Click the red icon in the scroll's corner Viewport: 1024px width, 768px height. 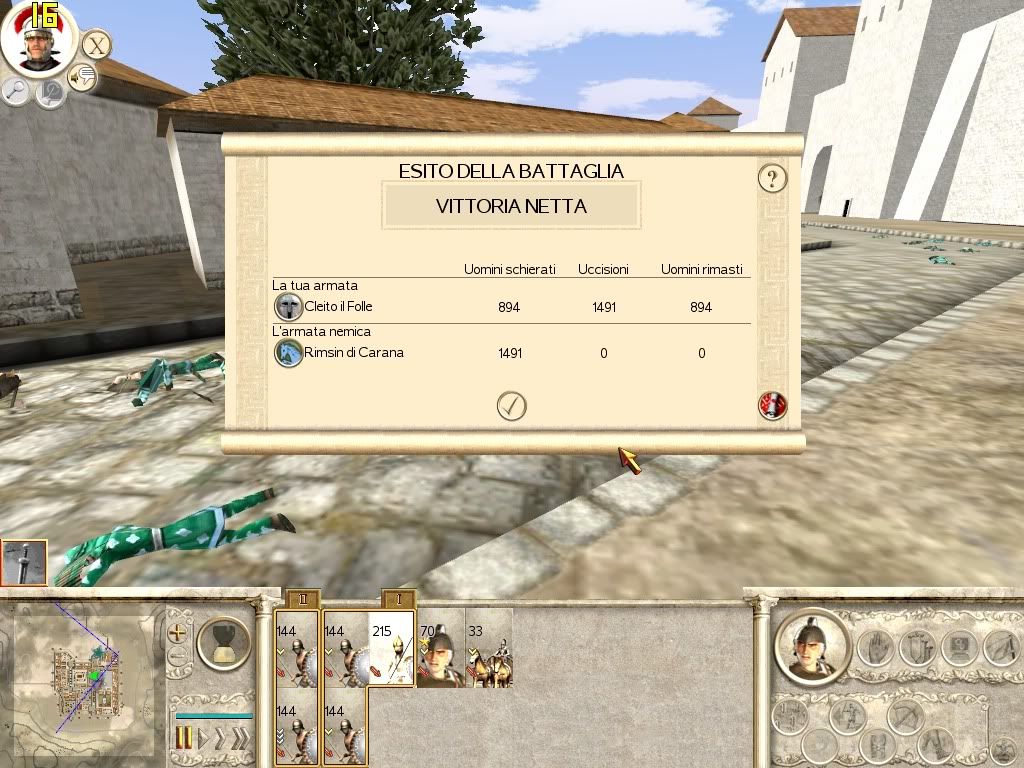[x=772, y=406]
